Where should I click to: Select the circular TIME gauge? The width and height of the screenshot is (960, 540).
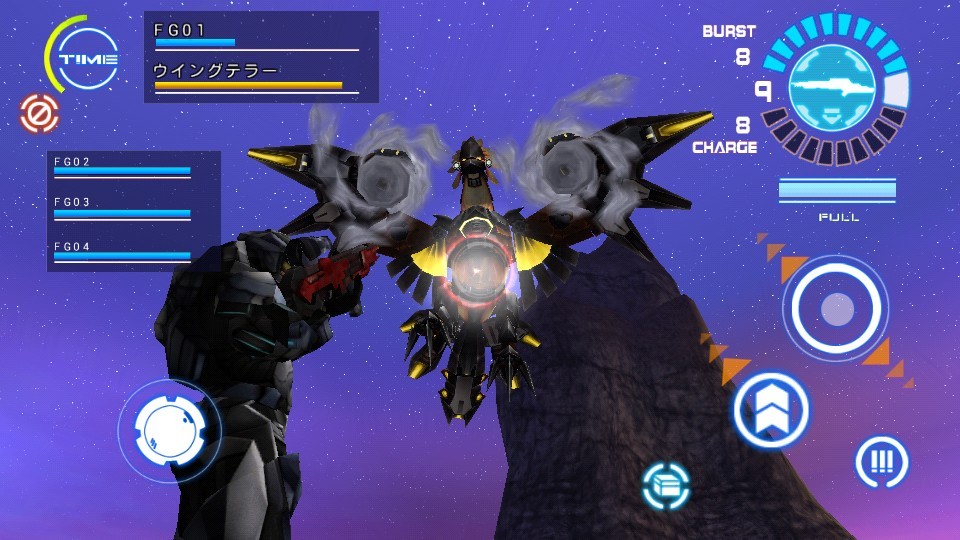88,59
